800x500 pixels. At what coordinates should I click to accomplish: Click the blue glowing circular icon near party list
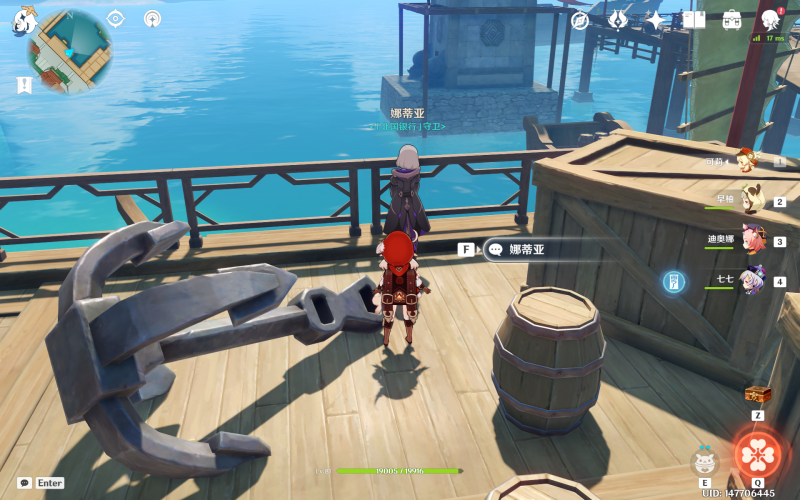pos(674,282)
